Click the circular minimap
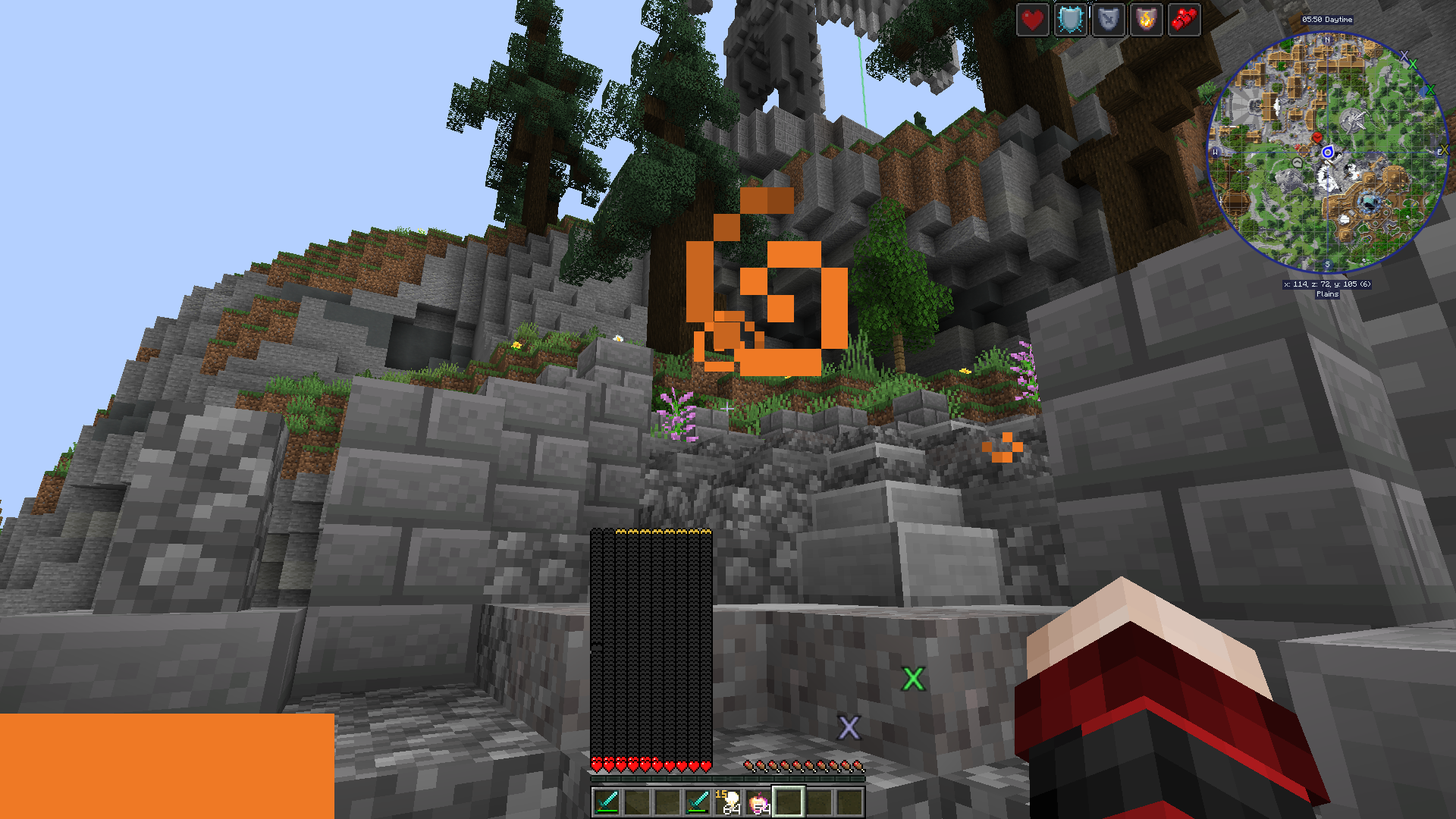This screenshot has height=819, width=1456. coord(1327,152)
